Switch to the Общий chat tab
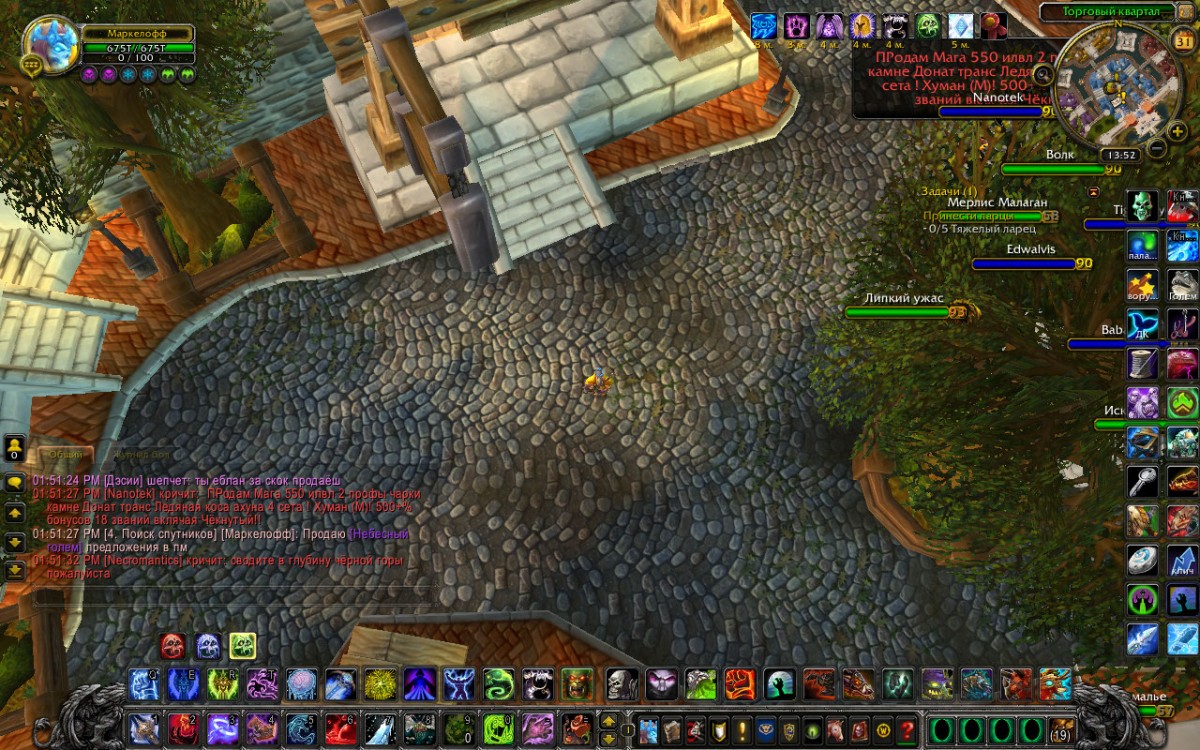 [66, 454]
